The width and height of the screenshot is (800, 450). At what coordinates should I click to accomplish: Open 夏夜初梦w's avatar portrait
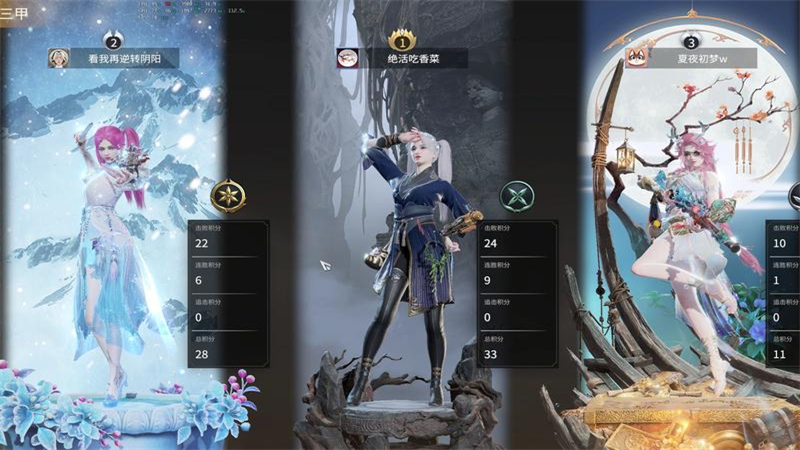636,58
